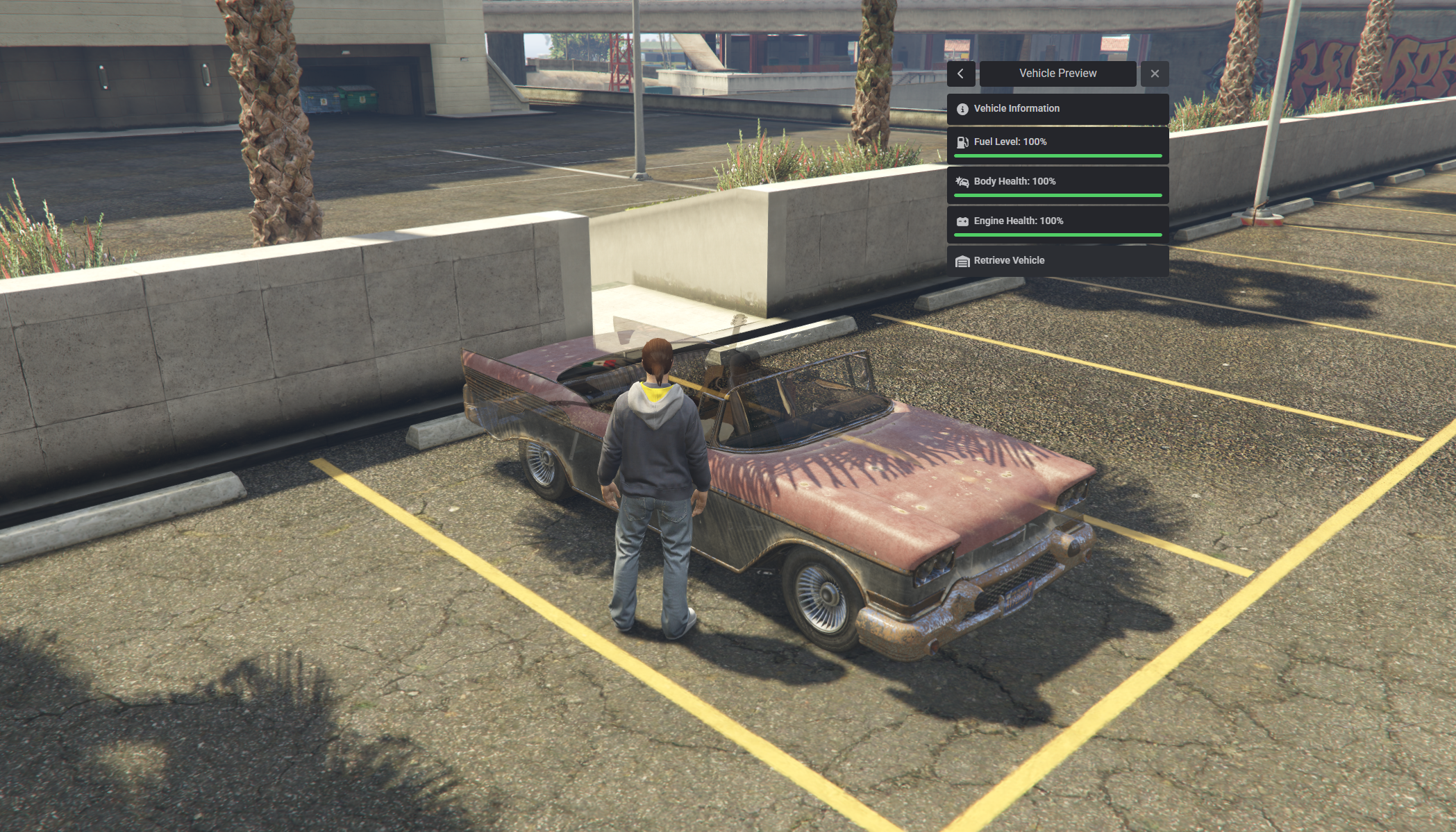Click the Engine Health: 100% label
This screenshot has width=1456, height=832.
(x=1018, y=221)
